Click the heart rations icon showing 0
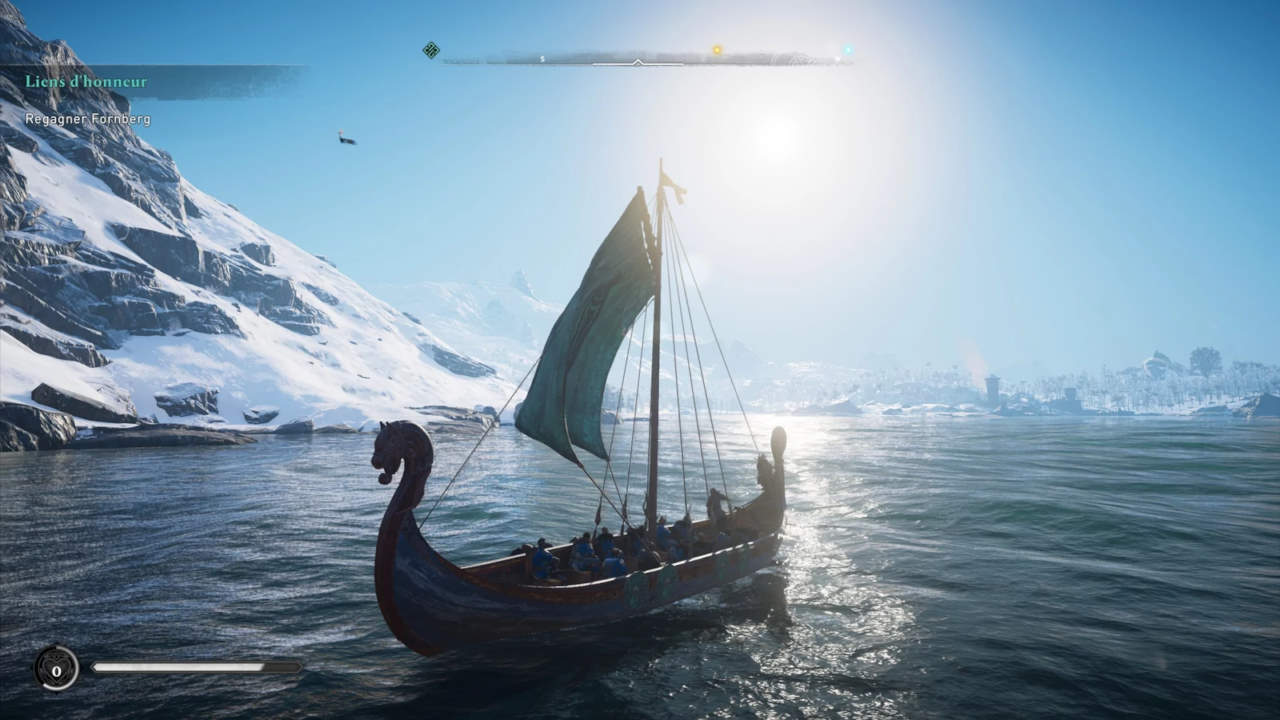The width and height of the screenshot is (1280, 720). tap(56, 668)
